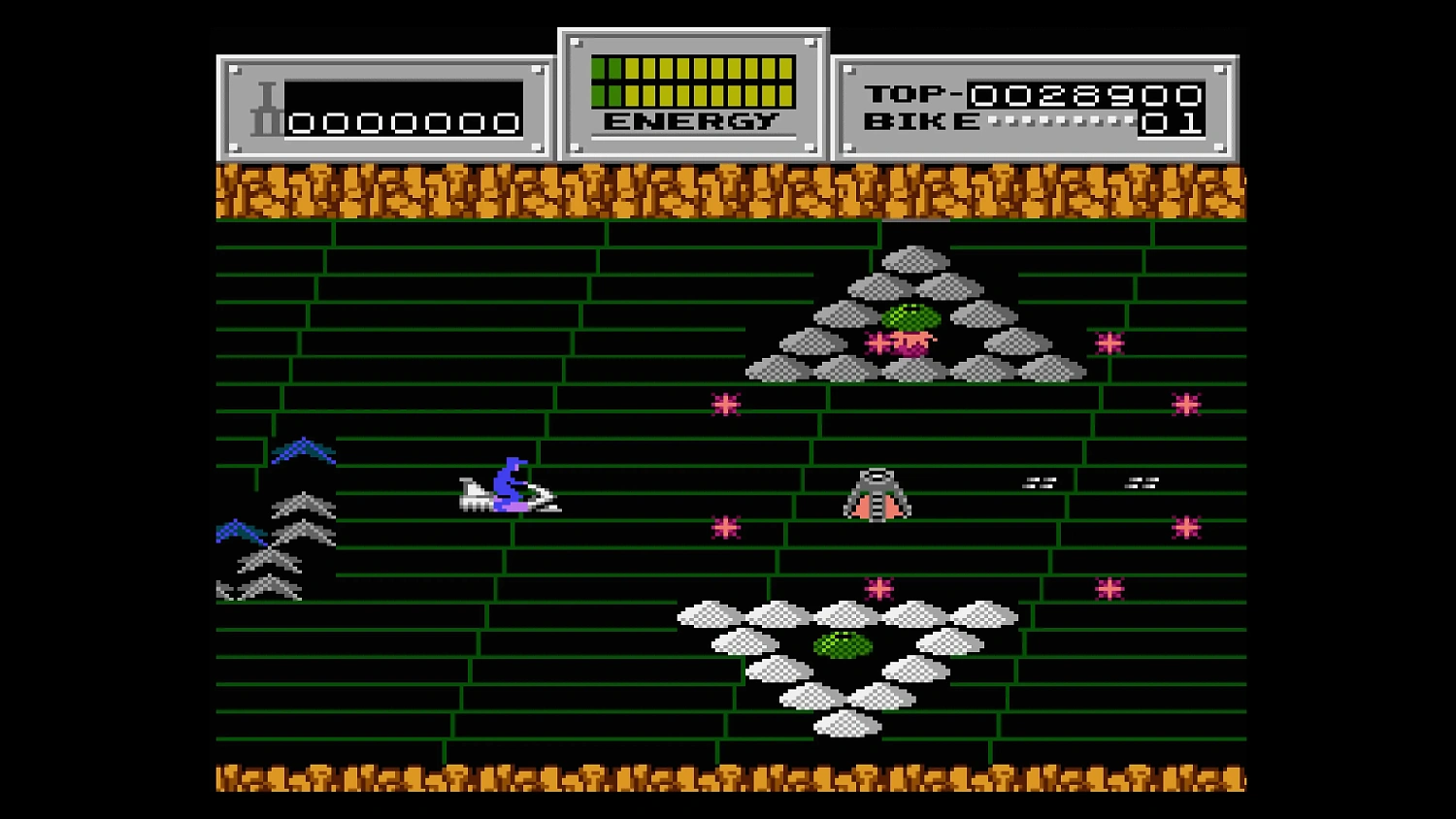Click the gear shift icon beside the score
The width and height of the screenshot is (1456, 819).
pos(264,107)
